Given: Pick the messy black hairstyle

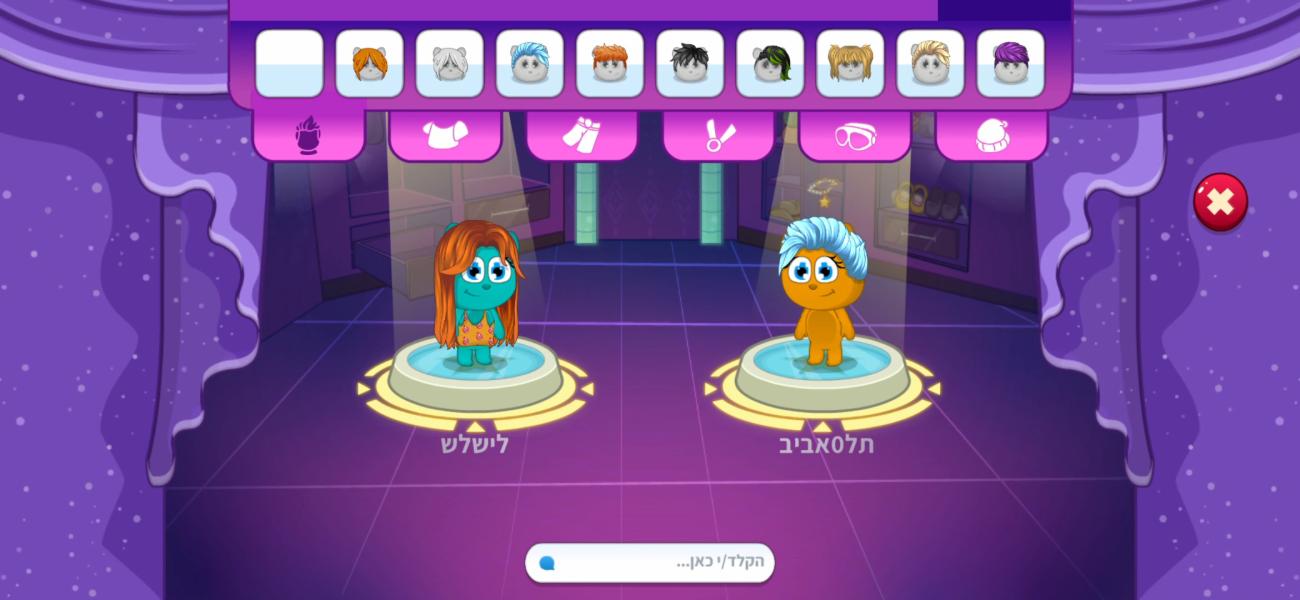Looking at the screenshot, I should coord(689,63).
